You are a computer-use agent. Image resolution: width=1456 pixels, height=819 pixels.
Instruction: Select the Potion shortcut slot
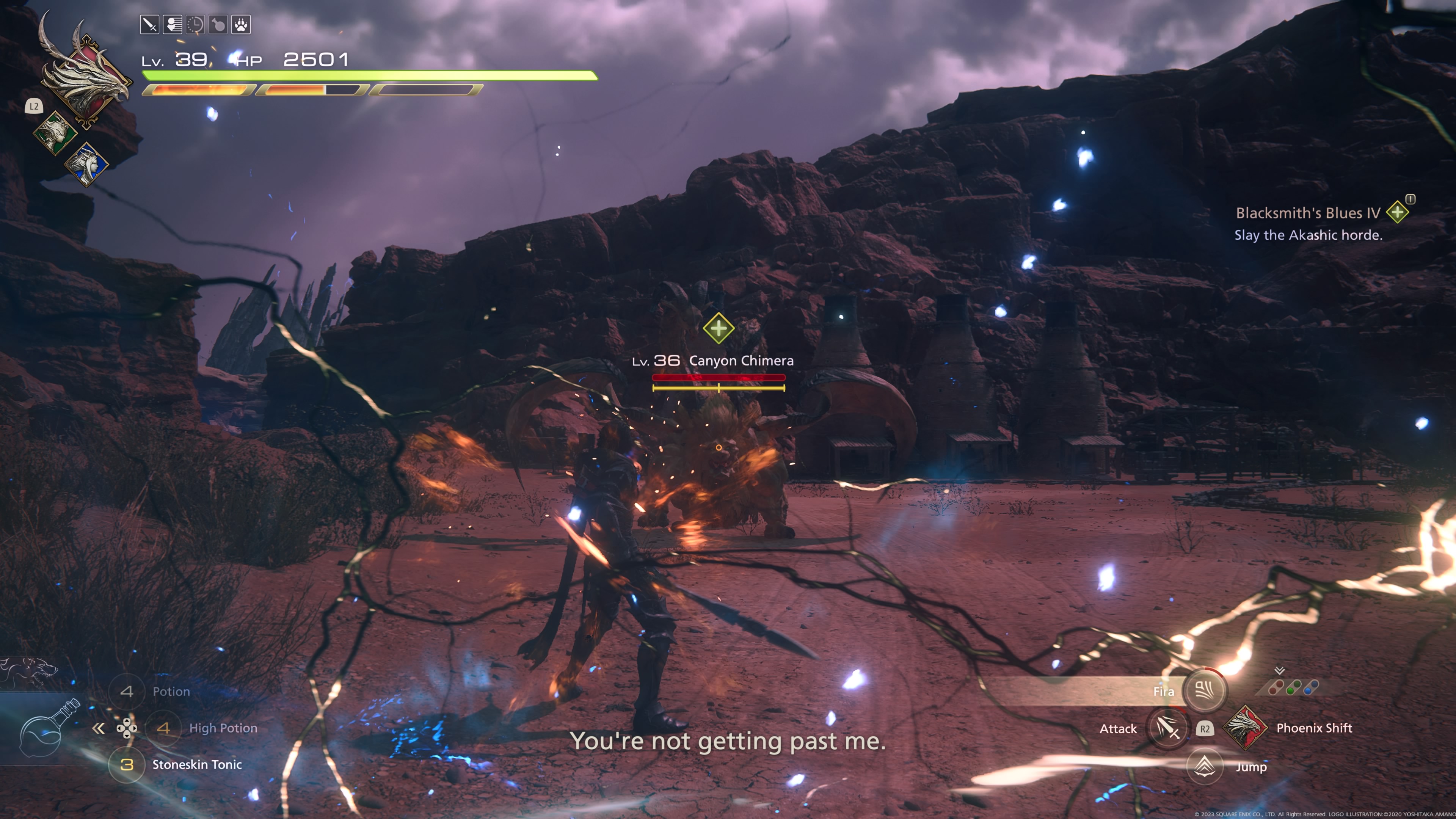[127, 691]
